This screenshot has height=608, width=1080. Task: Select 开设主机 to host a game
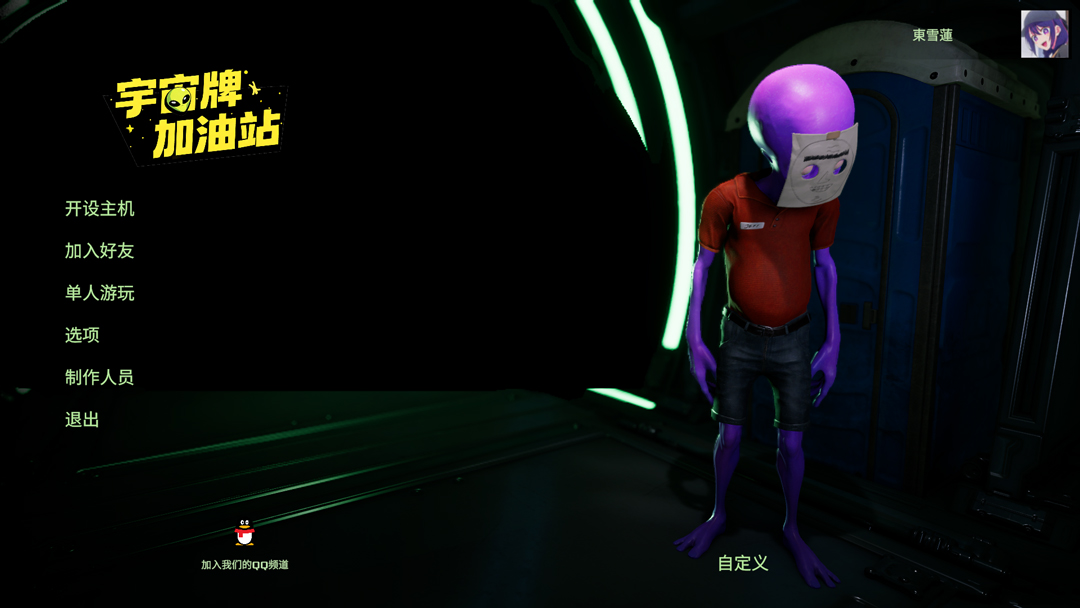pos(99,209)
